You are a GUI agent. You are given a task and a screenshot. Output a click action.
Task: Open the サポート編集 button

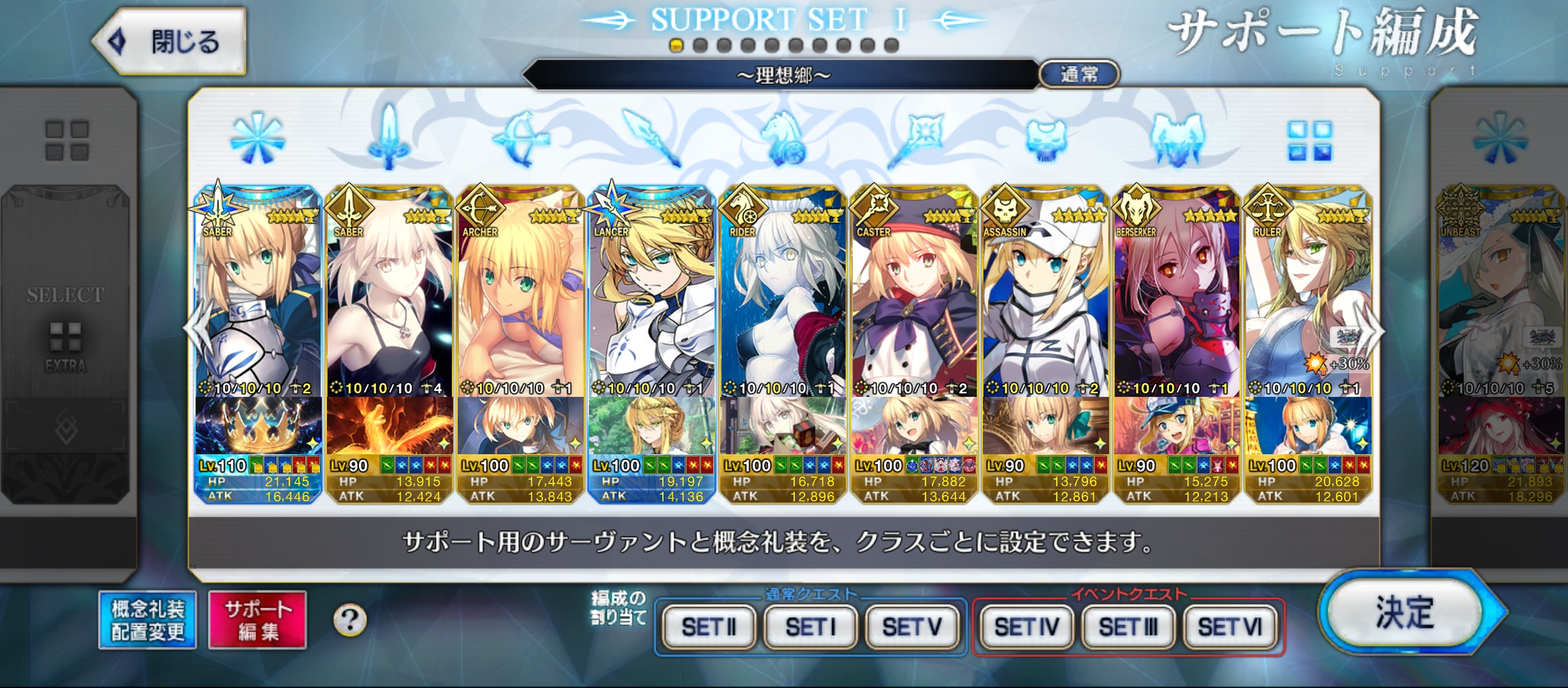(258, 620)
